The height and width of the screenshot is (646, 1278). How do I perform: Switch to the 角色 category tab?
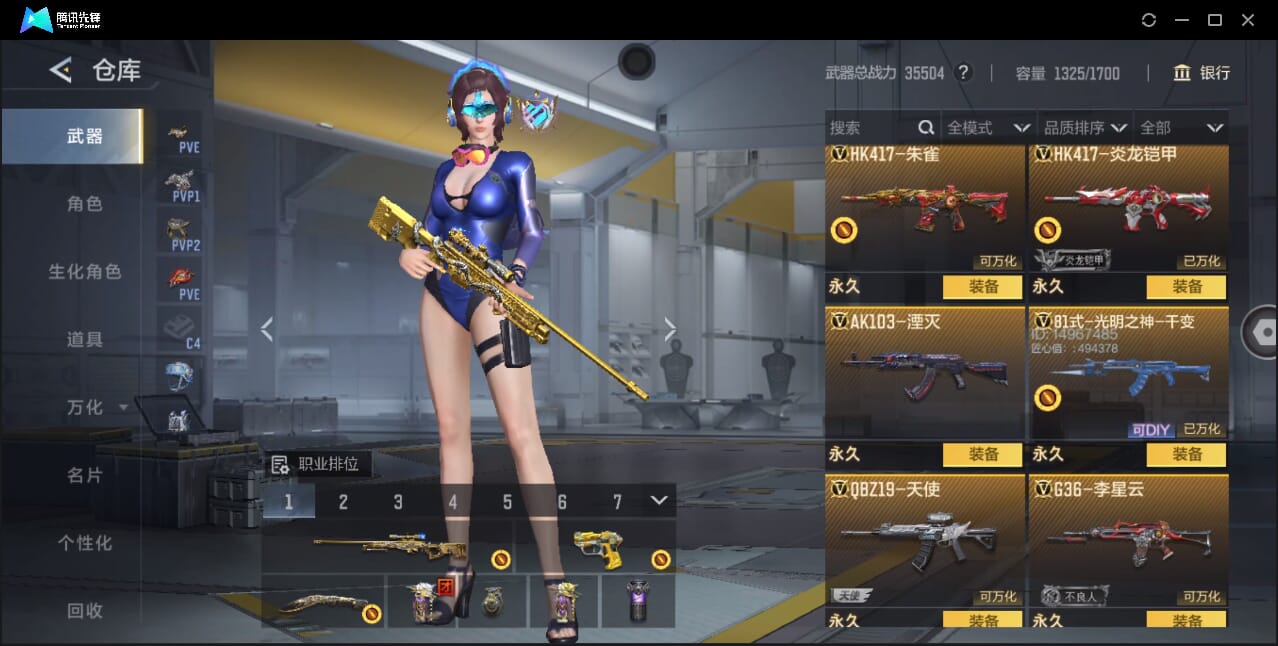pyautogui.click(x=85, y=204)
